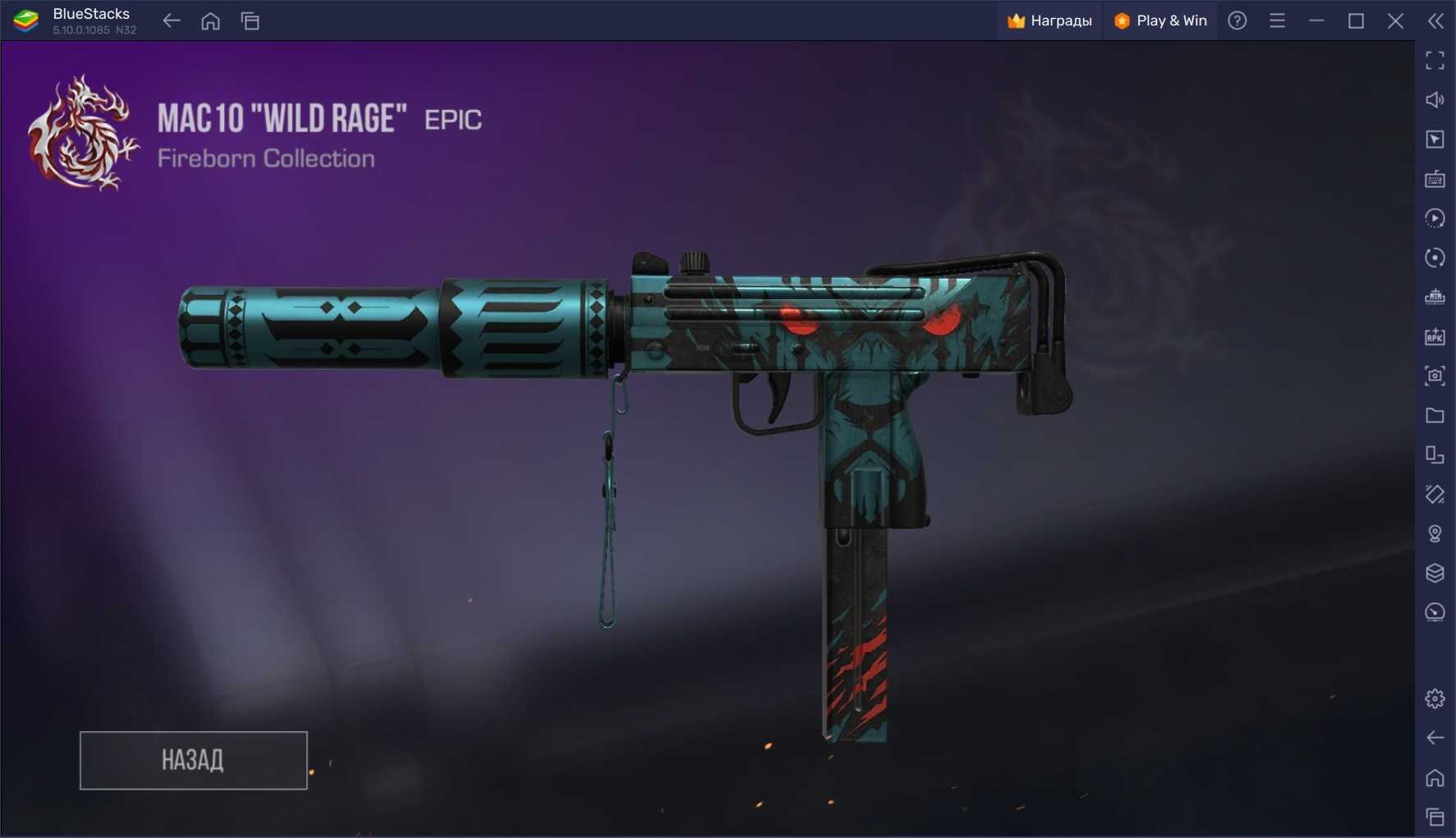
Task: Open the BlueStacks settings gear
Action: (x=1435, y=698)
